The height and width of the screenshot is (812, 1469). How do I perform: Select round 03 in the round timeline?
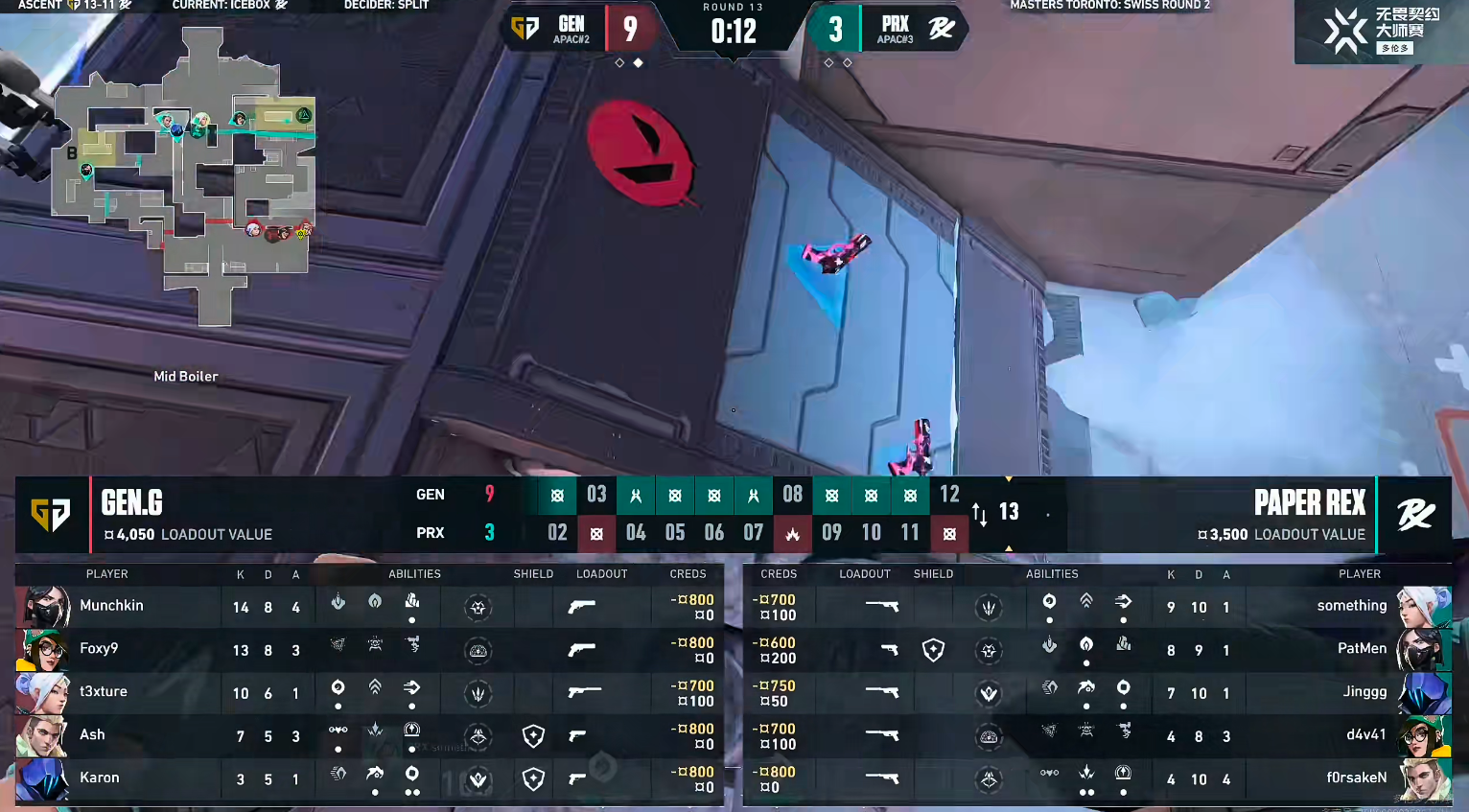click(x=596, y=495)
